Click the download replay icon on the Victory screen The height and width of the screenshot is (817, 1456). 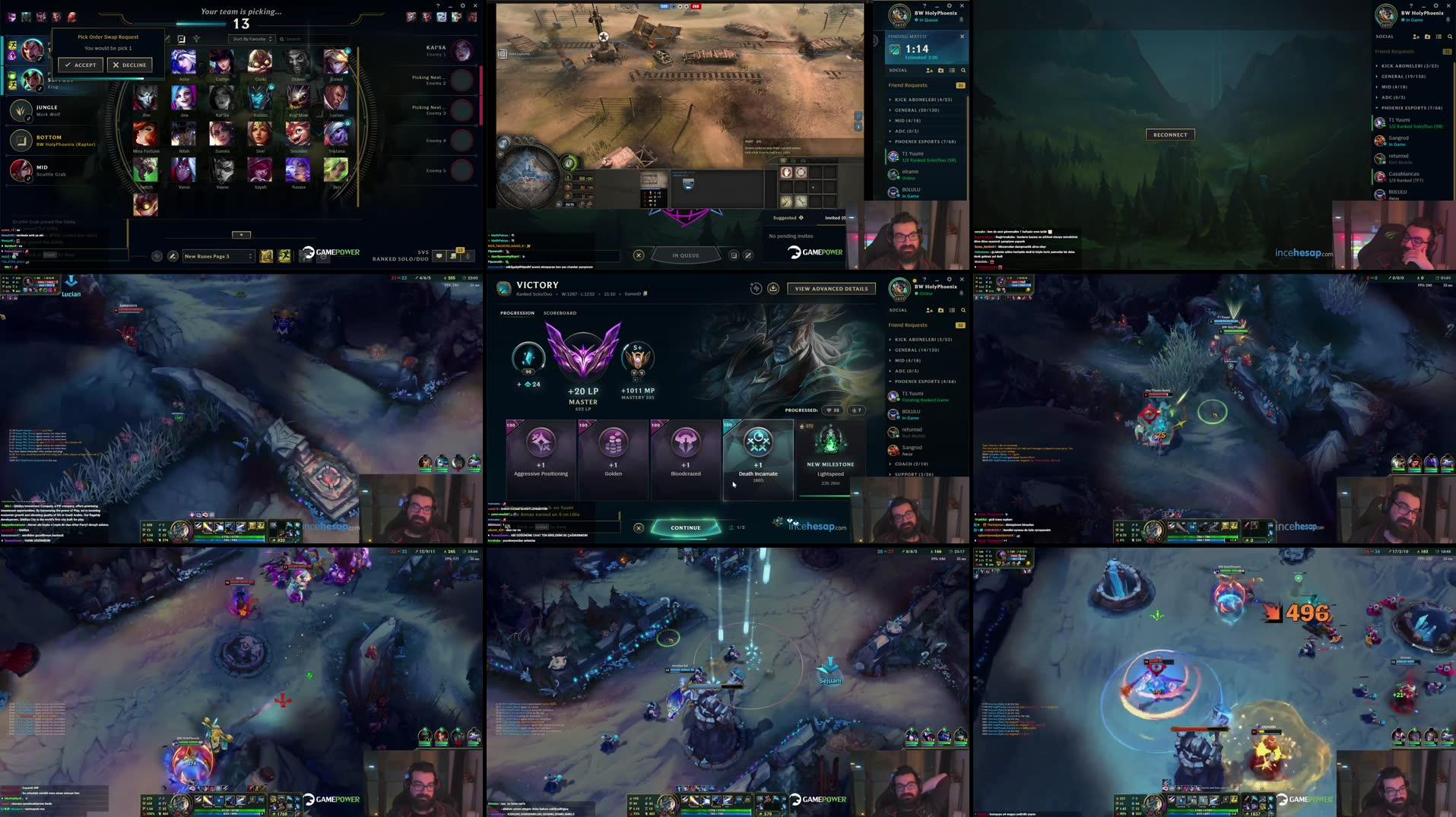click(x=772, y=288)
